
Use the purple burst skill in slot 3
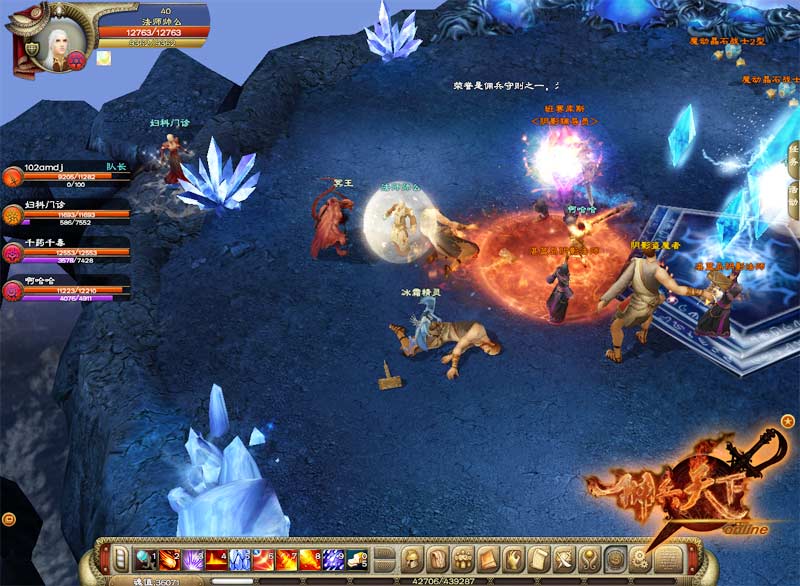pos(193,559)
